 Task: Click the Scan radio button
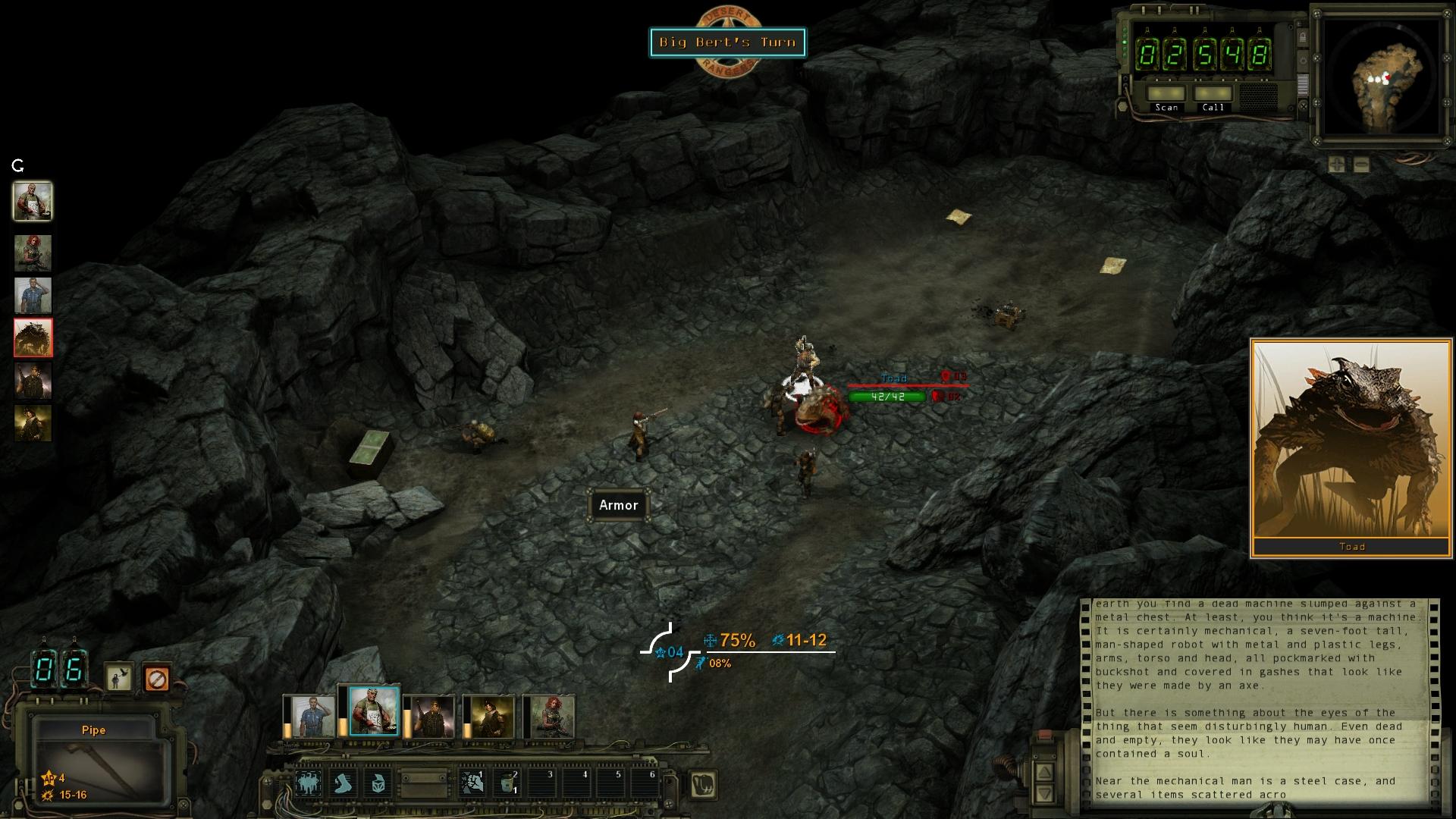coord(1166,95)
